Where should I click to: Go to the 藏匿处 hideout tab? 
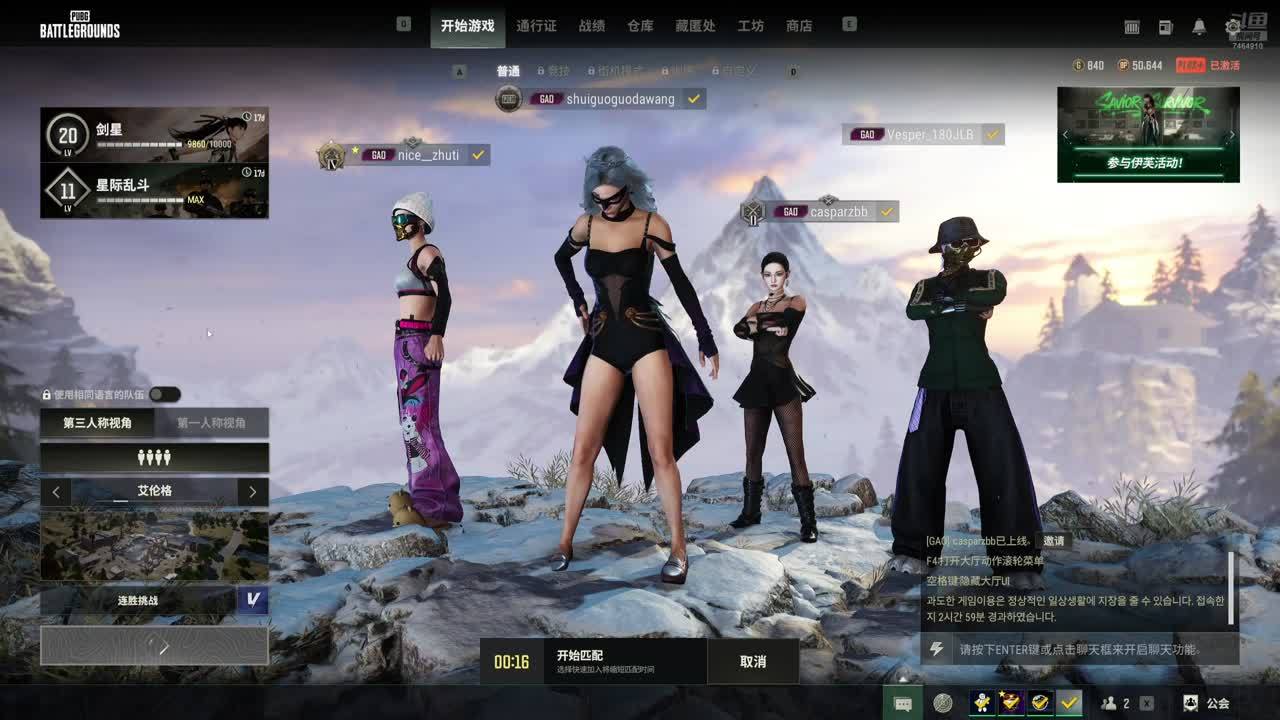(695, 26)
